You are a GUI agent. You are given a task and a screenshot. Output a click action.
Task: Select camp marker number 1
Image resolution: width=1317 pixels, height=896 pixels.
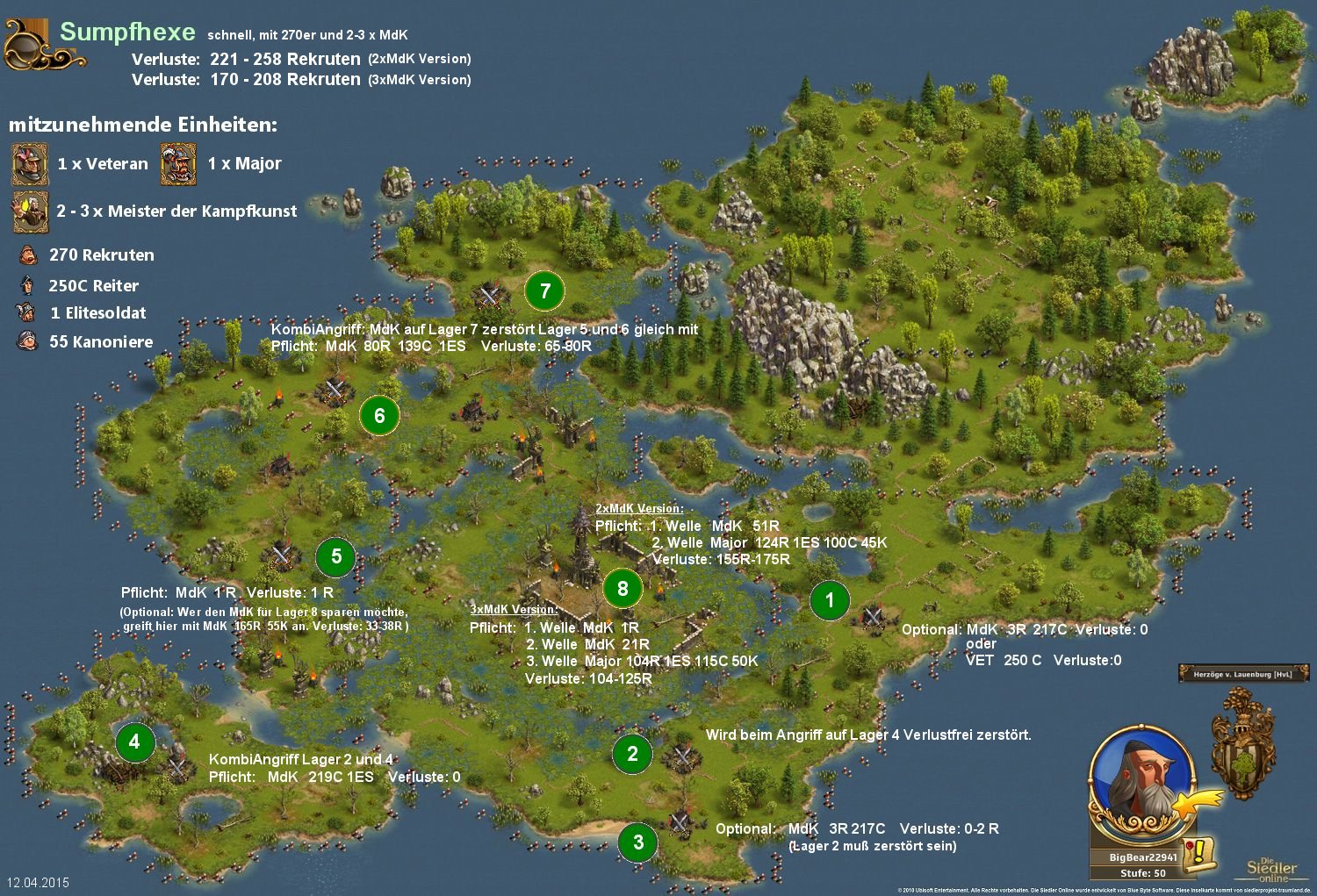(830, 600)
